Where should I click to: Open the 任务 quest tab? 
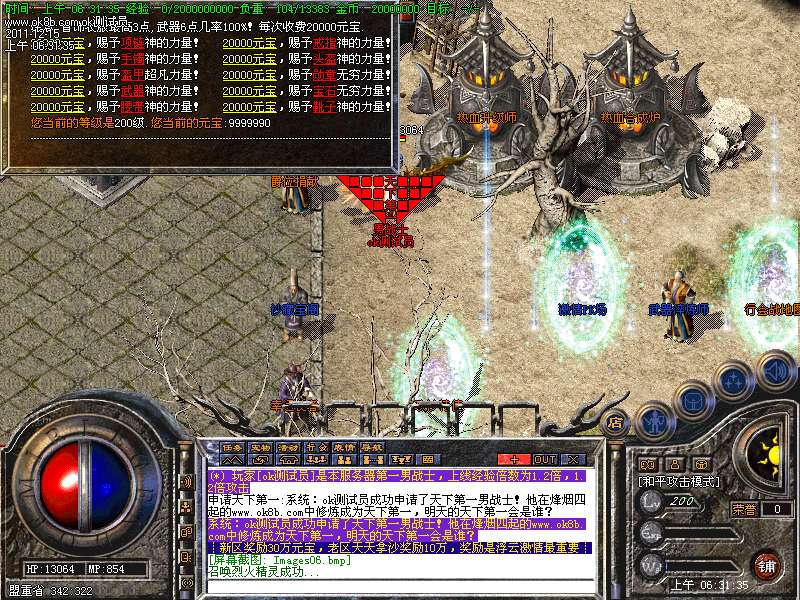[x=233, y=447]
